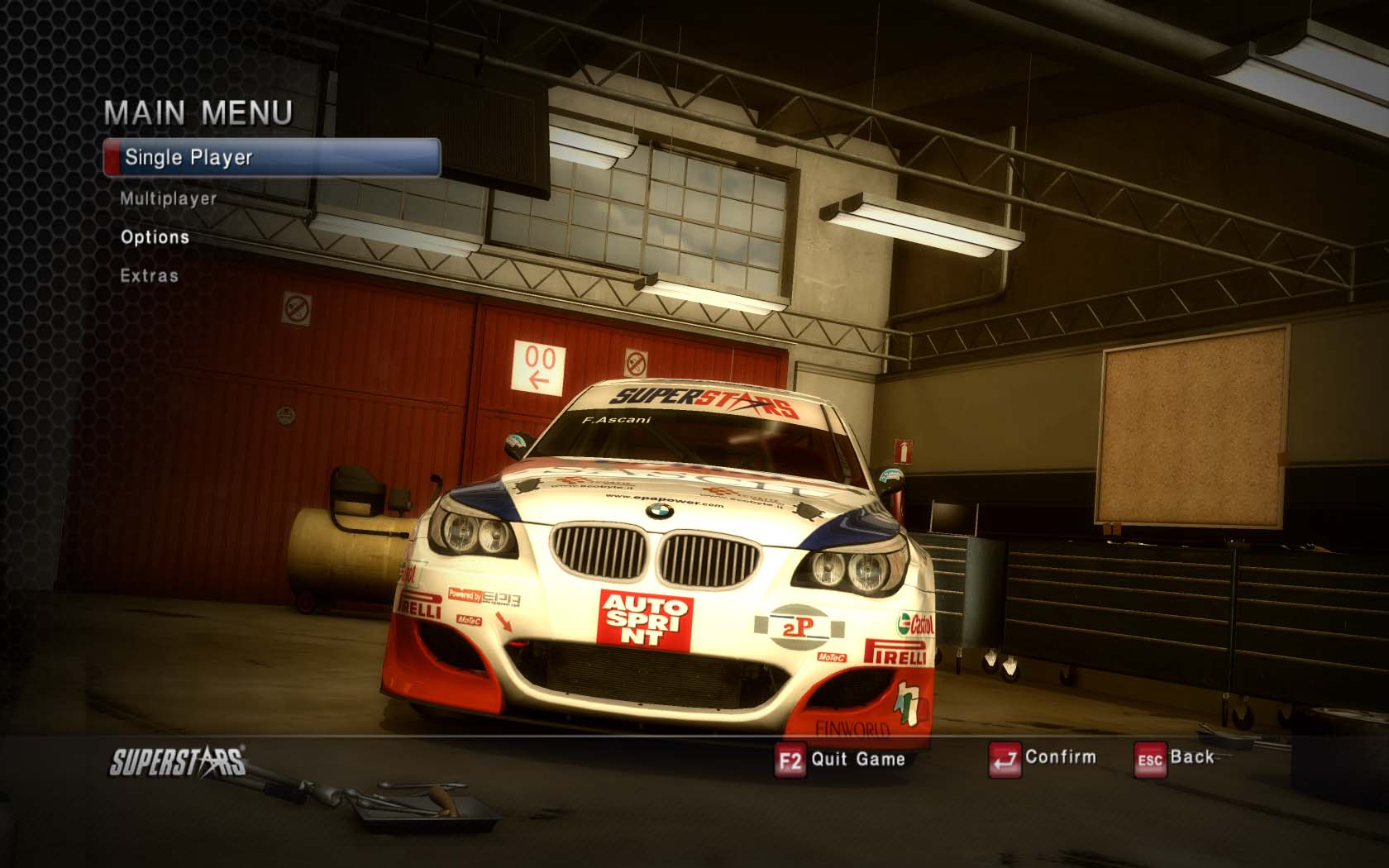This screenshot has width=1389, height=868.
Task: Choose Extras from the main menu
Action: (149, 275)
